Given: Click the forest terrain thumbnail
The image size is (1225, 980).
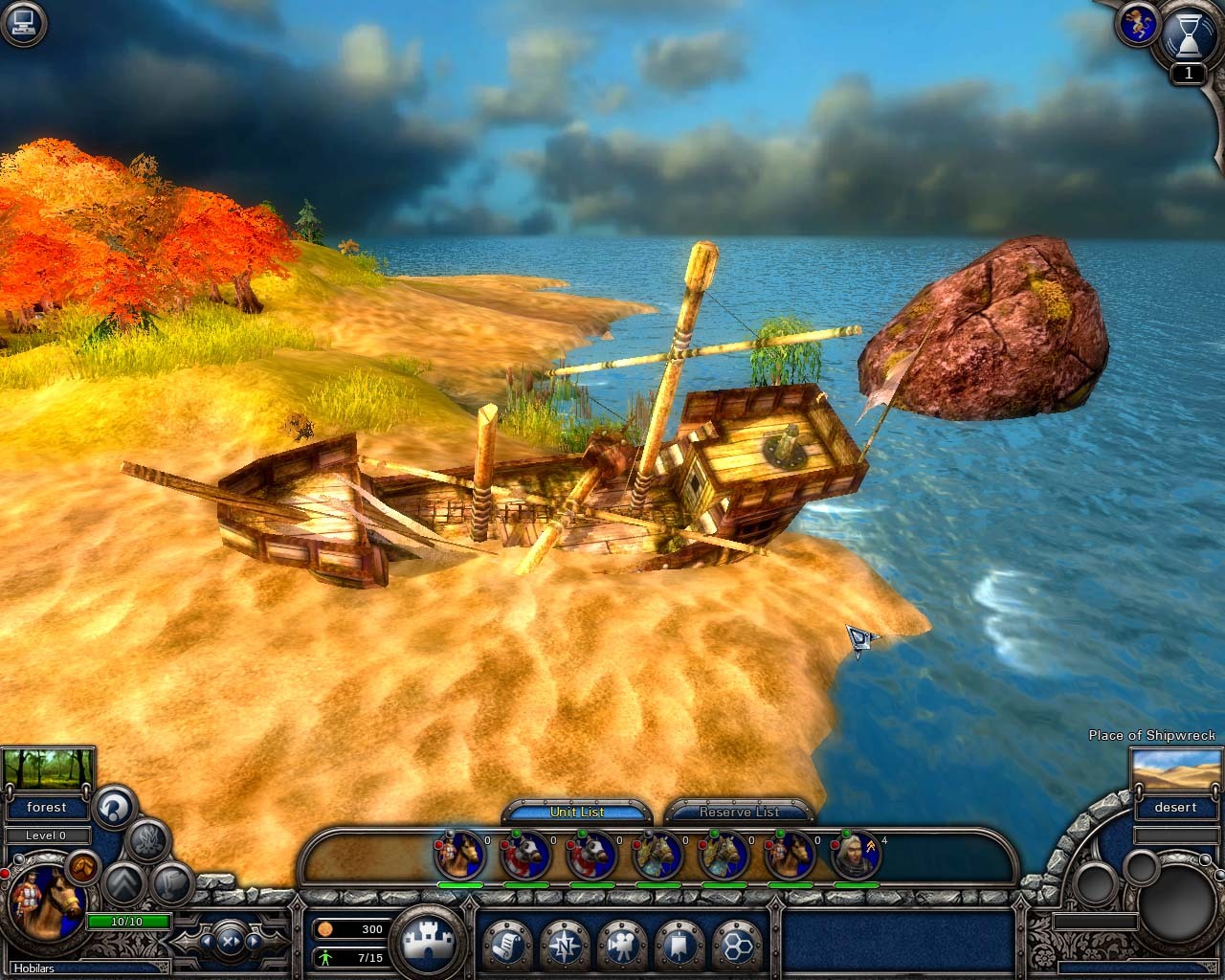Looking at the screenshot, I should [48, 768].
